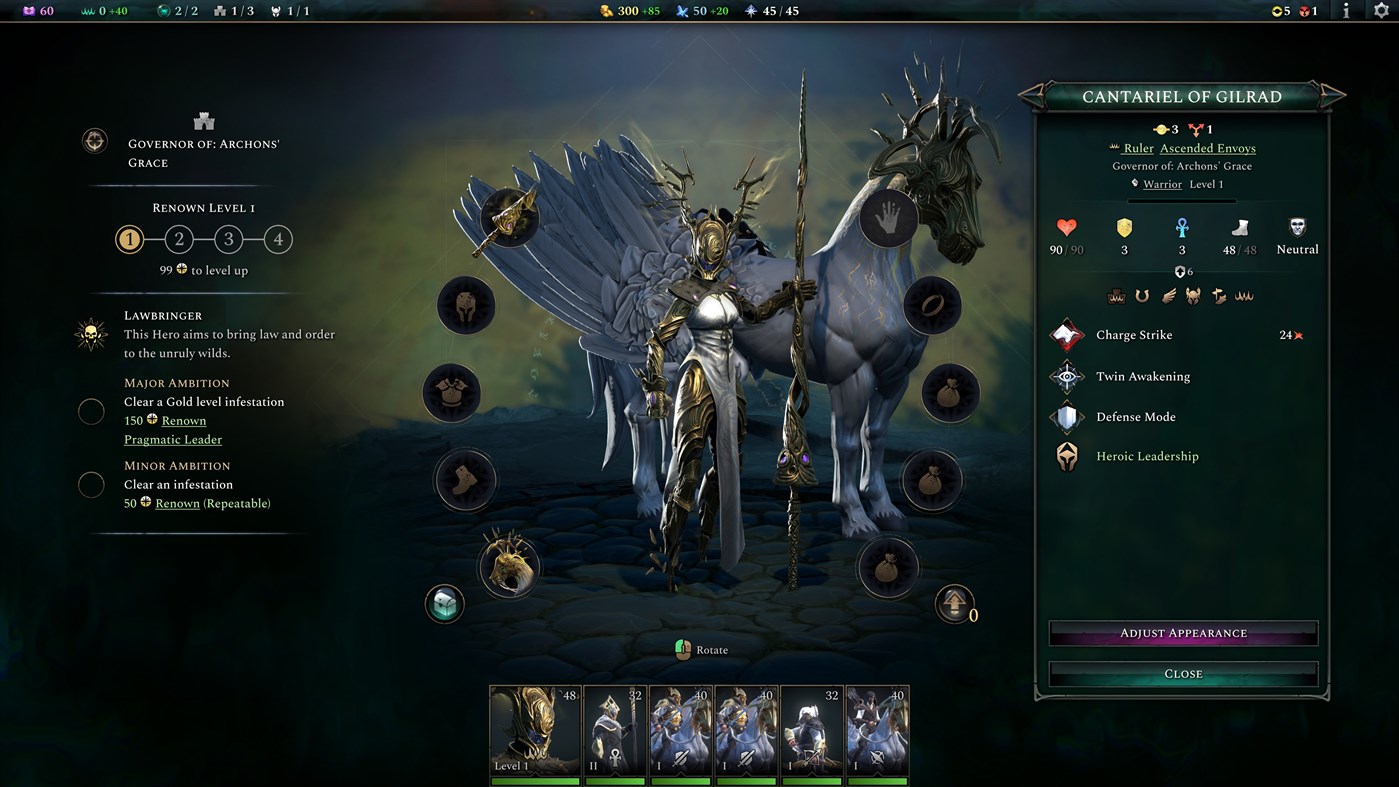1399x787 pixels.
Task: Click the empty off-hand slot with hand icon
Action: coord(886,218)
